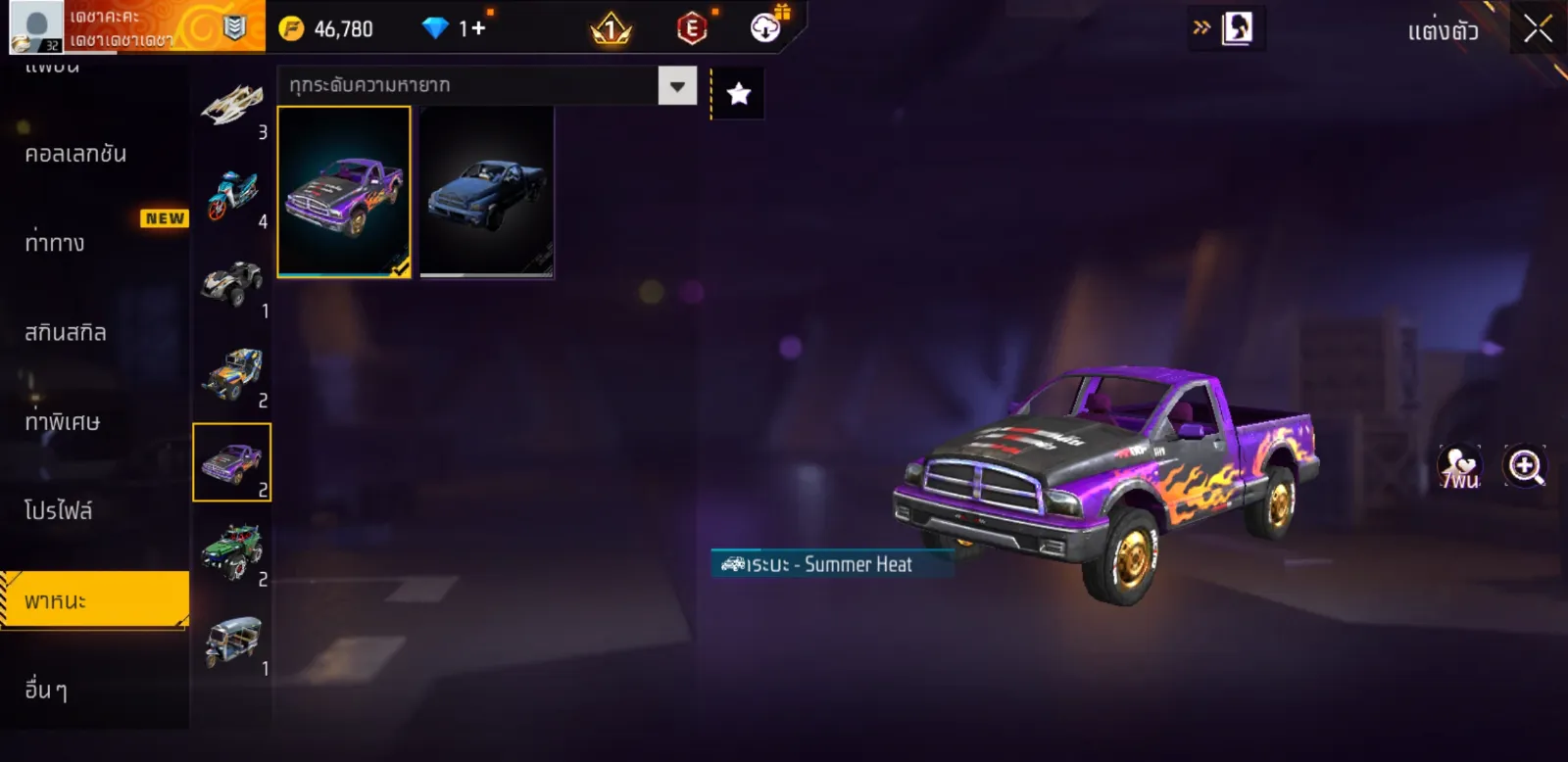This screenshot has width=1568, height=762.
Task: Go to the โปรไฟล์ profile category
Action: tap(59, 511)
